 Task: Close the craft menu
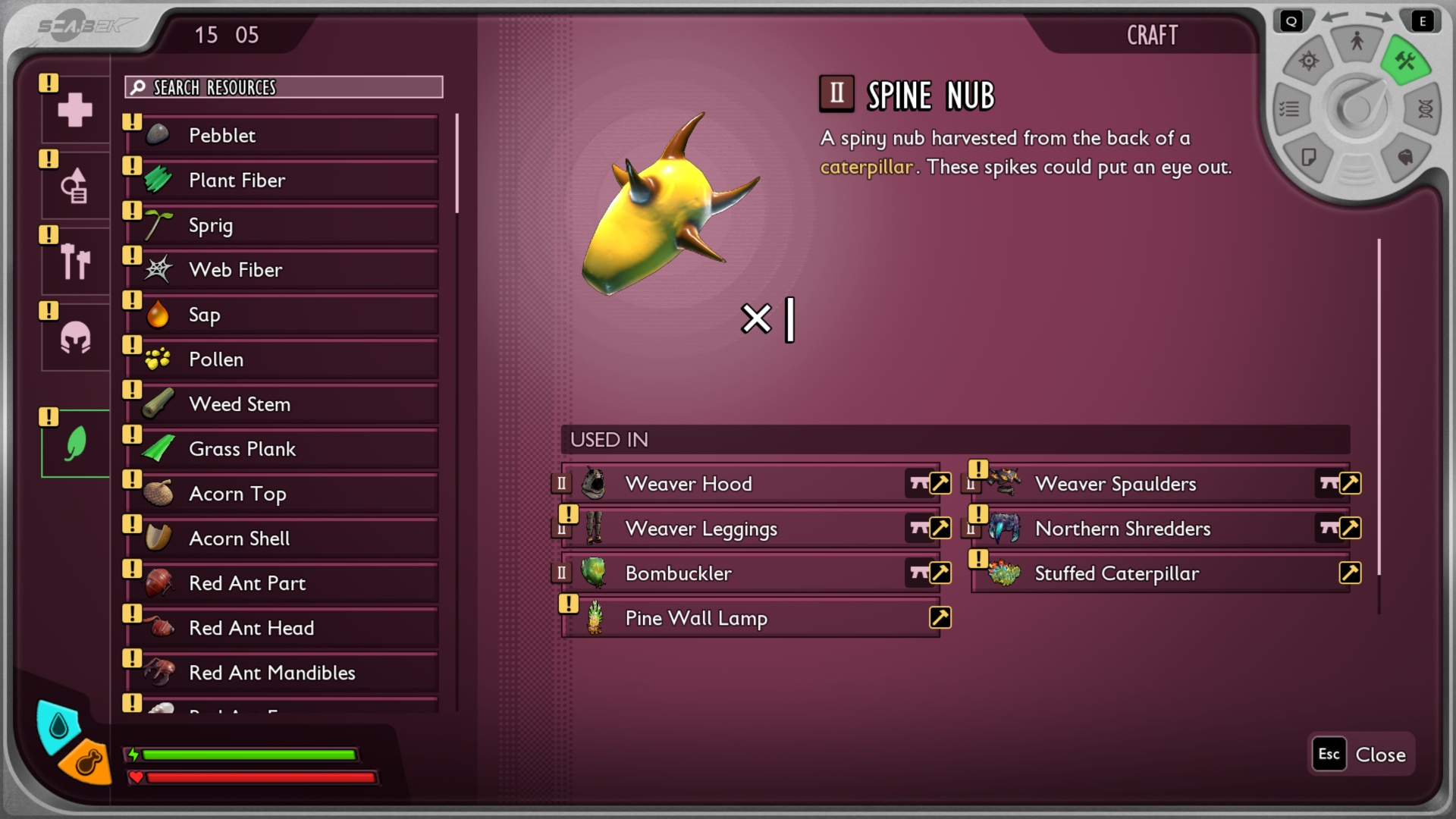(x=1363, y=755)
